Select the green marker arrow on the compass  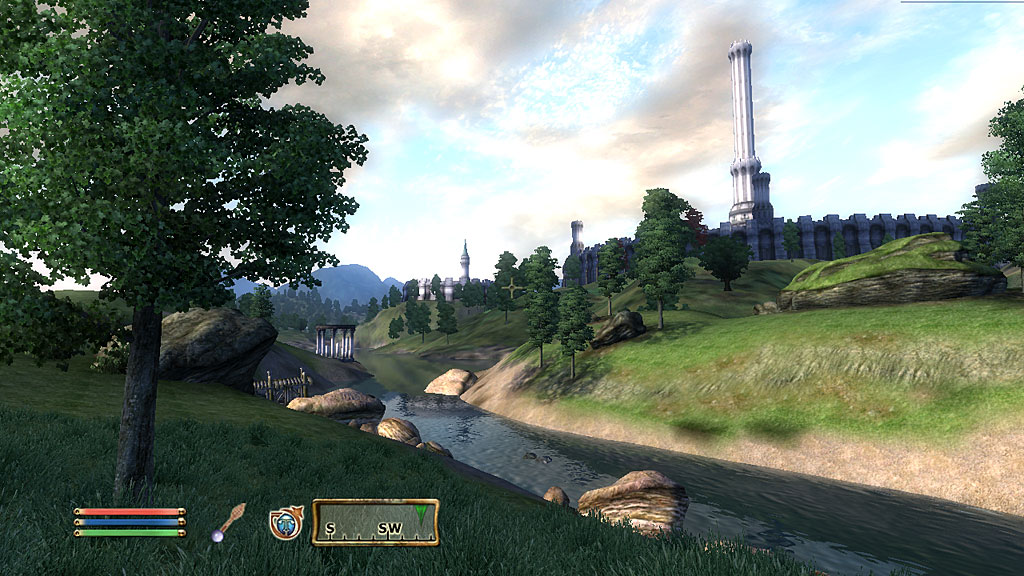pyautogui.click(x=424, y=512)
